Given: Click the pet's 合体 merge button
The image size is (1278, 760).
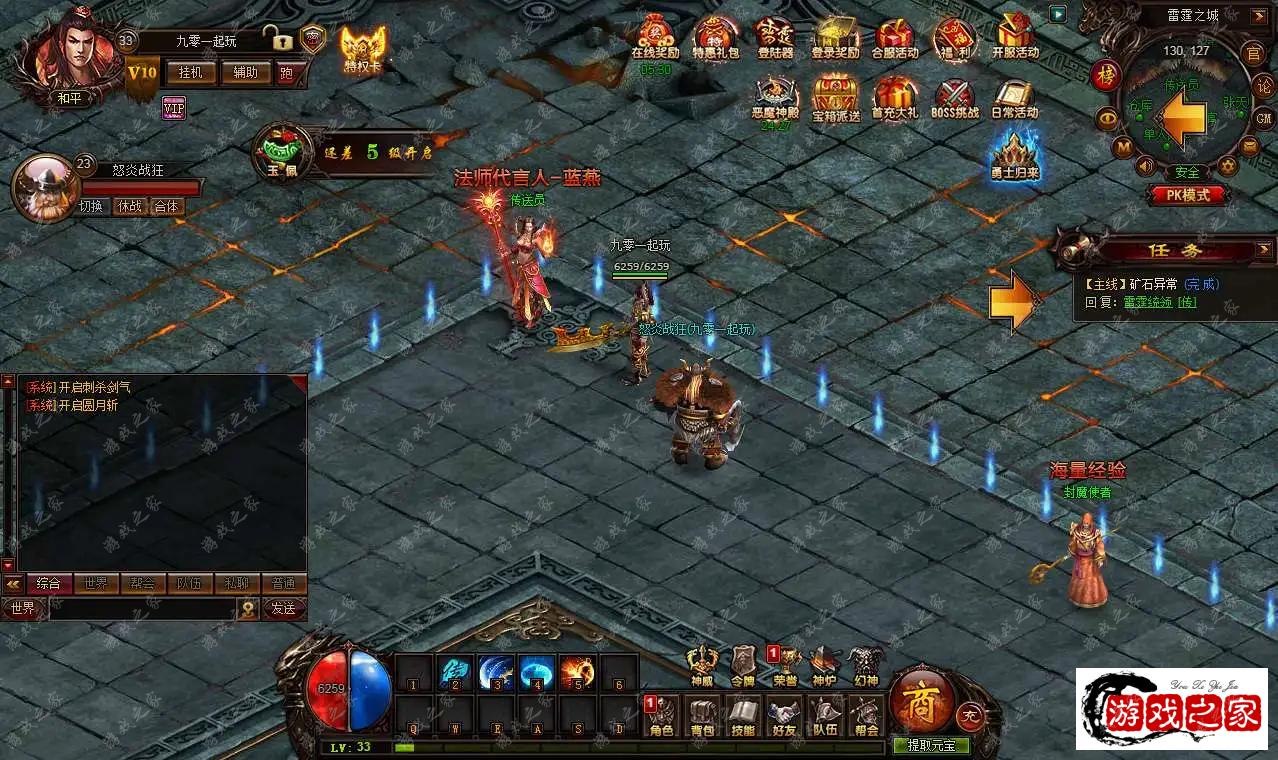Looking at the screenshot, I should 166,207.
